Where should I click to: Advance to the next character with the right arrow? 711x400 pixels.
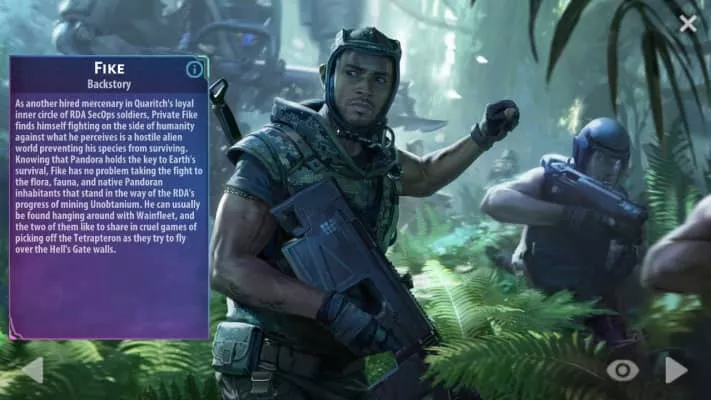(x=677, y=370)
